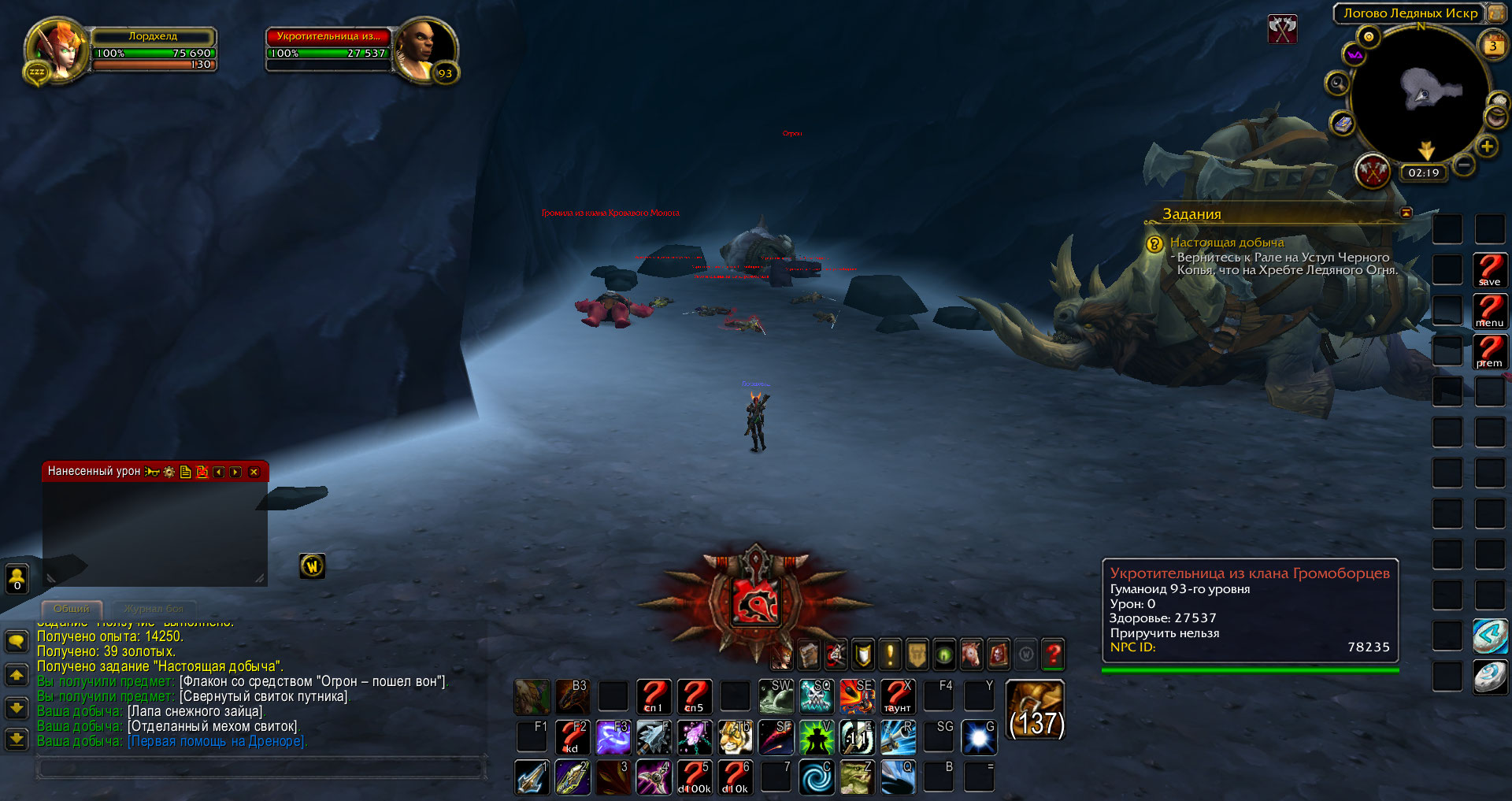Image resolution: width=1512 pixels, height=801 pixels.
Task: Select the Общий chat tab
Action: pyautogui.click(x=71, y=609)
